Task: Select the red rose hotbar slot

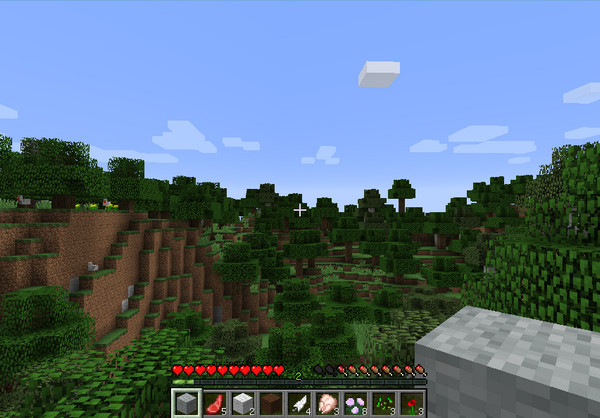Action: tap(412, 404)
